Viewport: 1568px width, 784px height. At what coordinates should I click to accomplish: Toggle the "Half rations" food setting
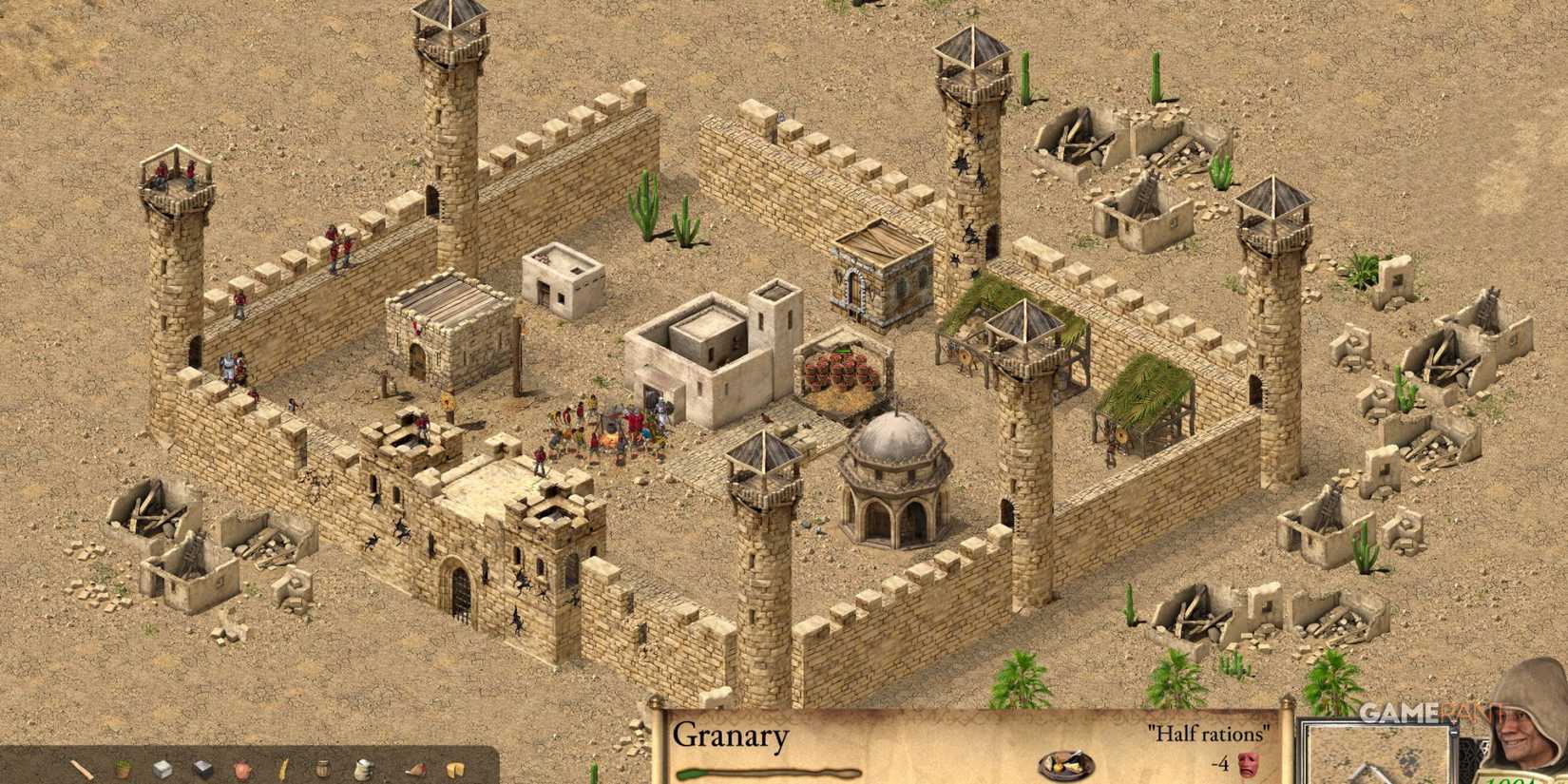tap(1207, 734)
